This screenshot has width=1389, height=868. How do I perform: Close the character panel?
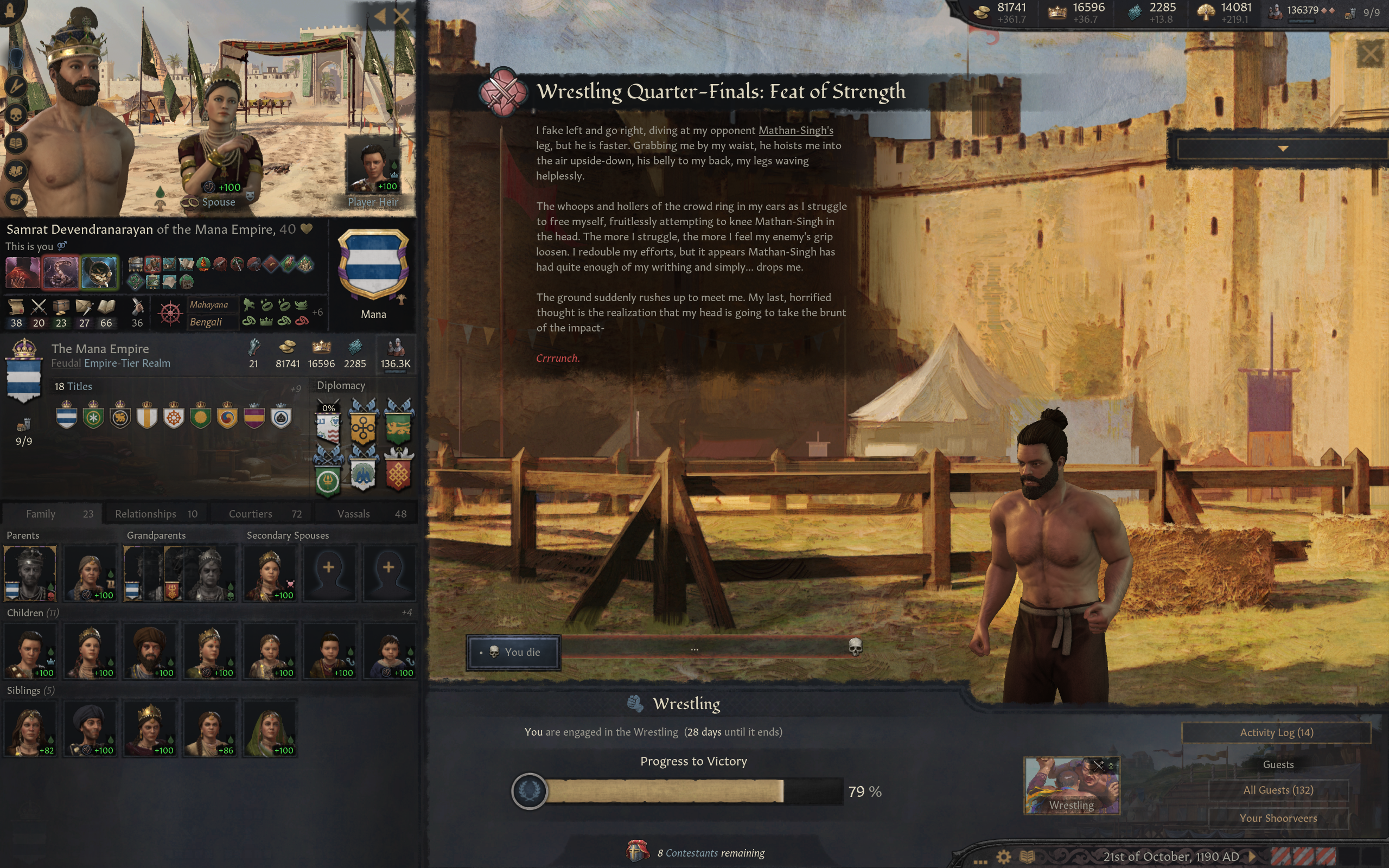402,16
